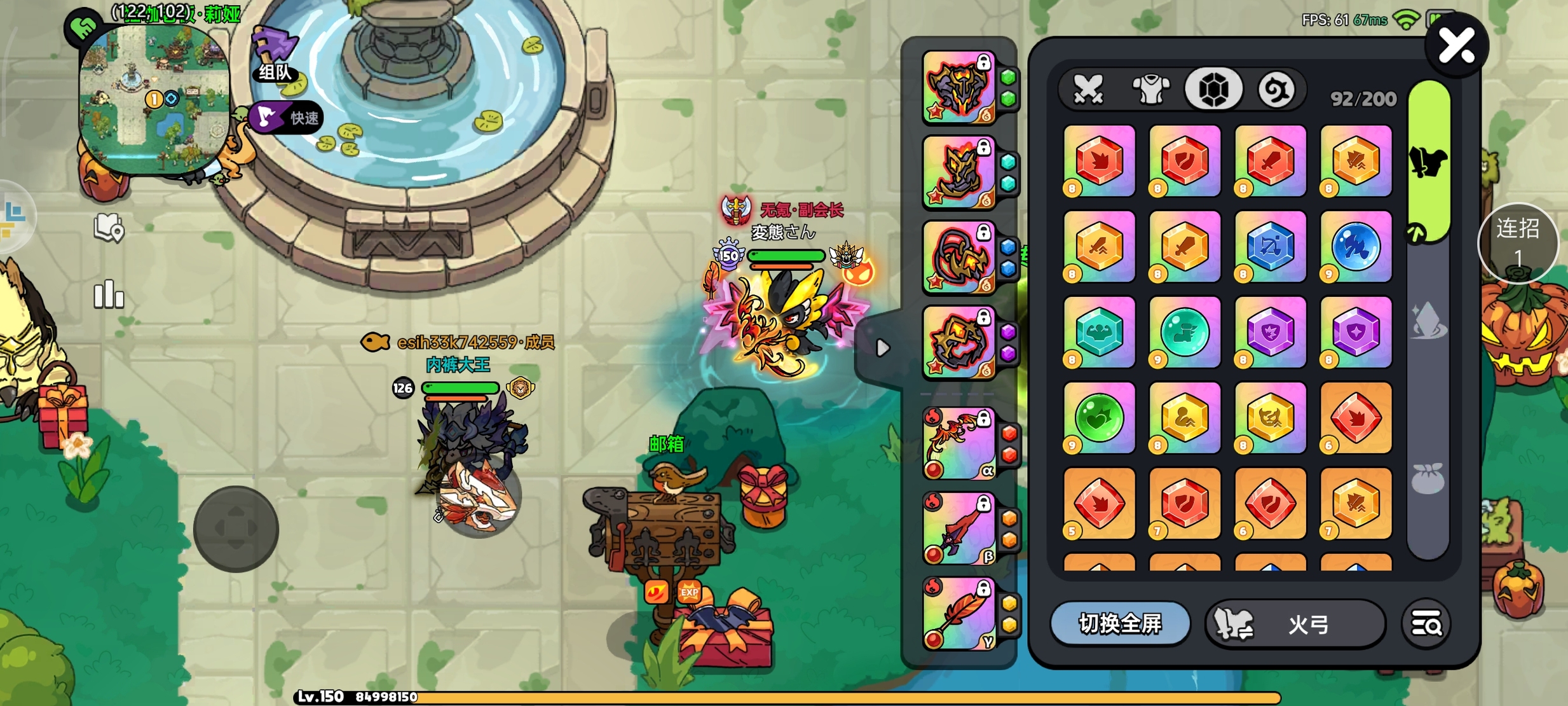Open the armor shirt tab
This screenshot has height=706, width=1568.
click(x=1151, y=89)
